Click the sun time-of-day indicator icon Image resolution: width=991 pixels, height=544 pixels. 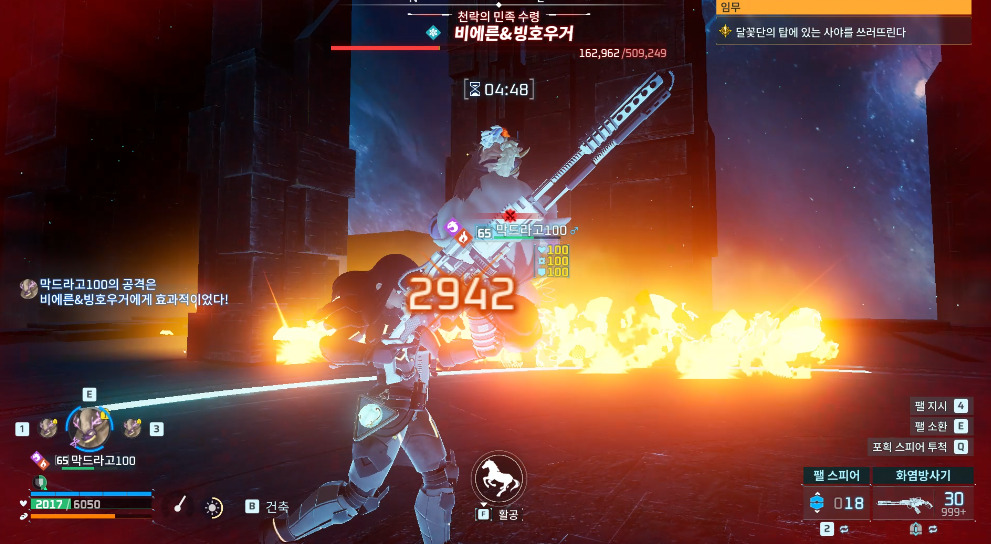pos(213,507)
